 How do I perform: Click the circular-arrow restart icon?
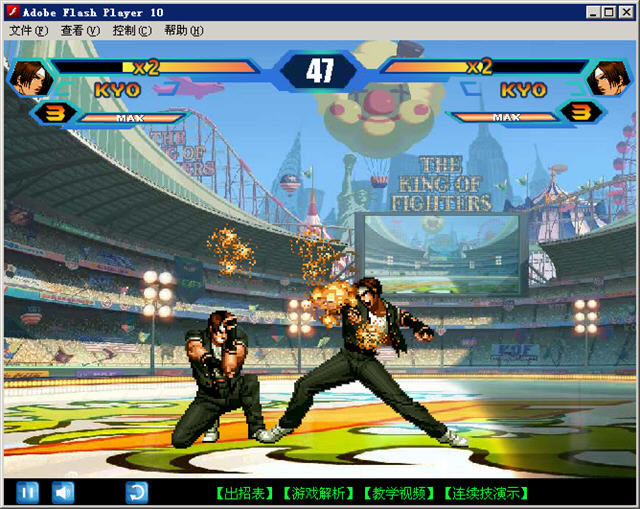coord(137,492)
